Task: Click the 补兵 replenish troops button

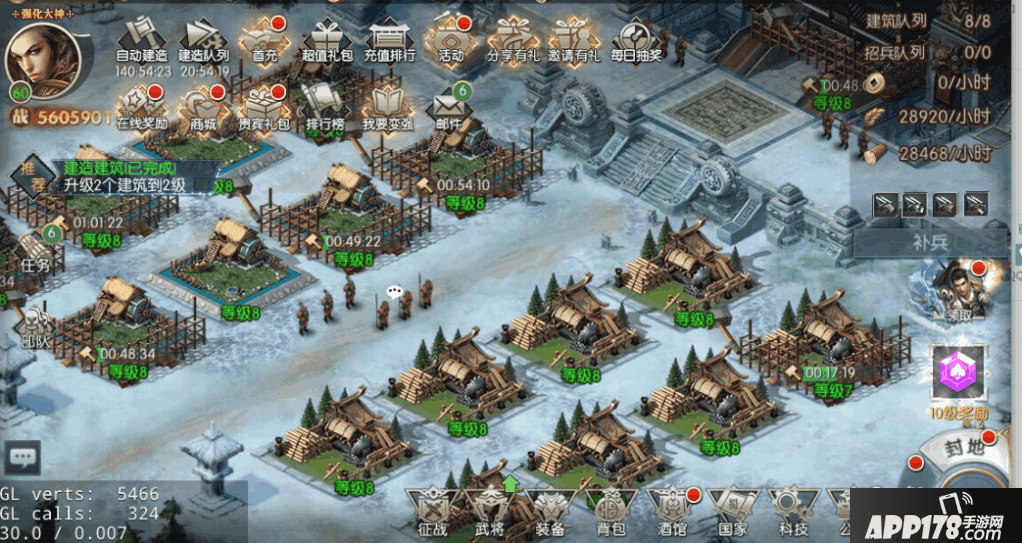Action: click(930, 241)
